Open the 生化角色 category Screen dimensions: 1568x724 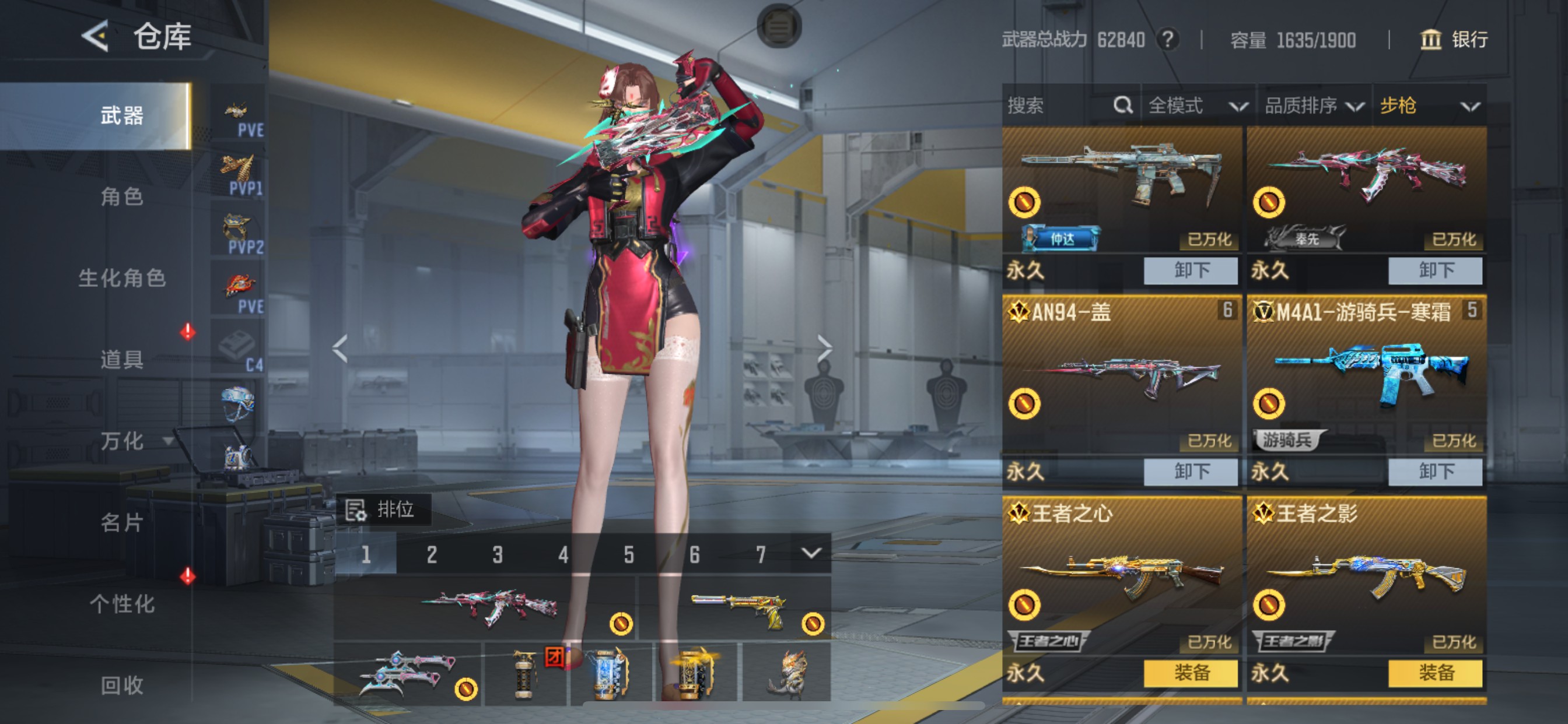[x=122, y=278]
